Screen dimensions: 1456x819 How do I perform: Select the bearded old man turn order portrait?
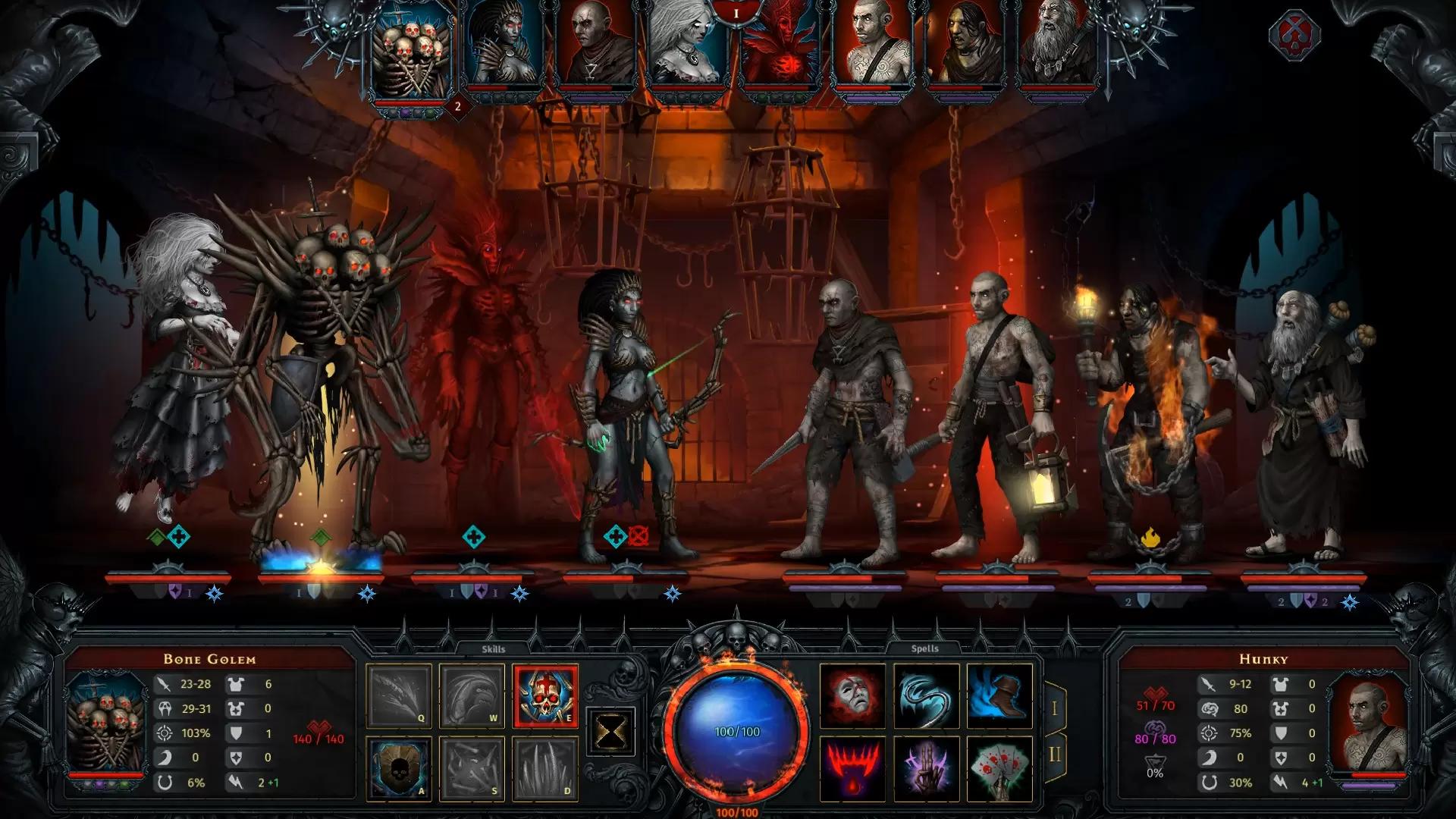tap(1056, 45)
